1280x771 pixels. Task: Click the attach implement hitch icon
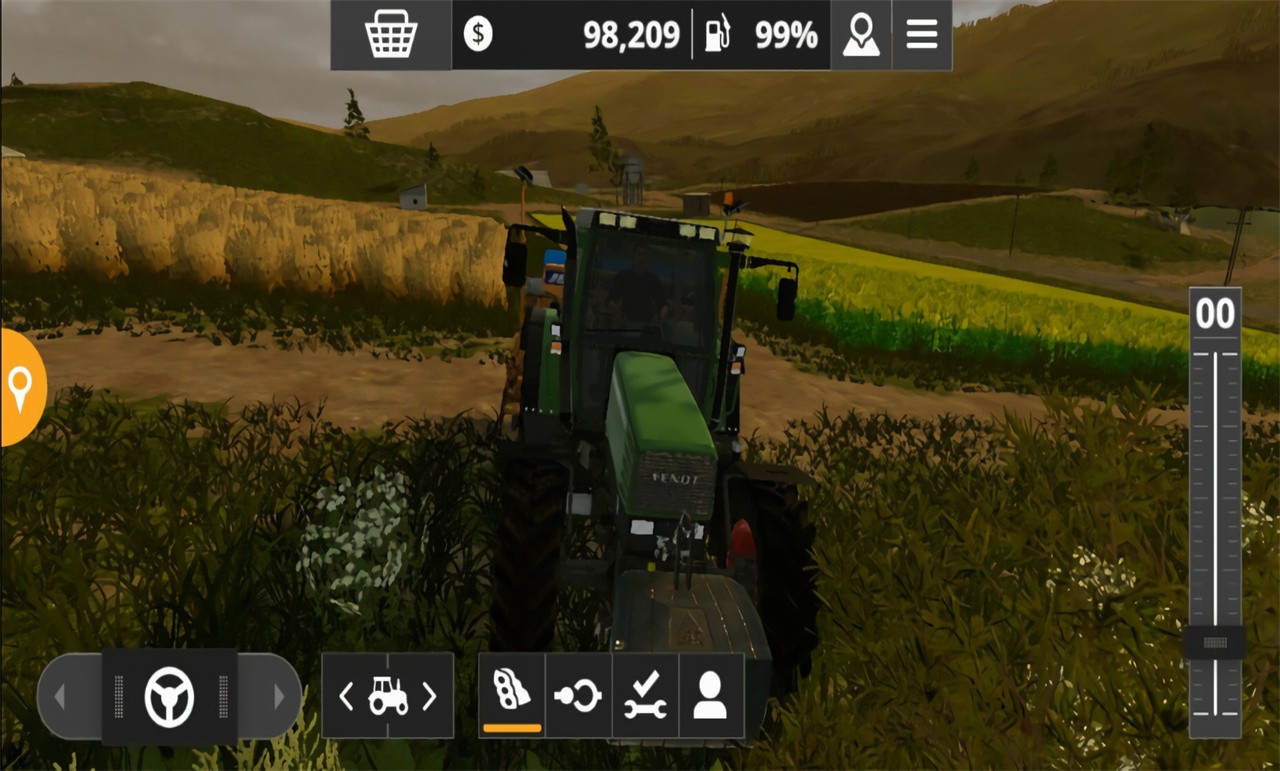click(578, 694)
